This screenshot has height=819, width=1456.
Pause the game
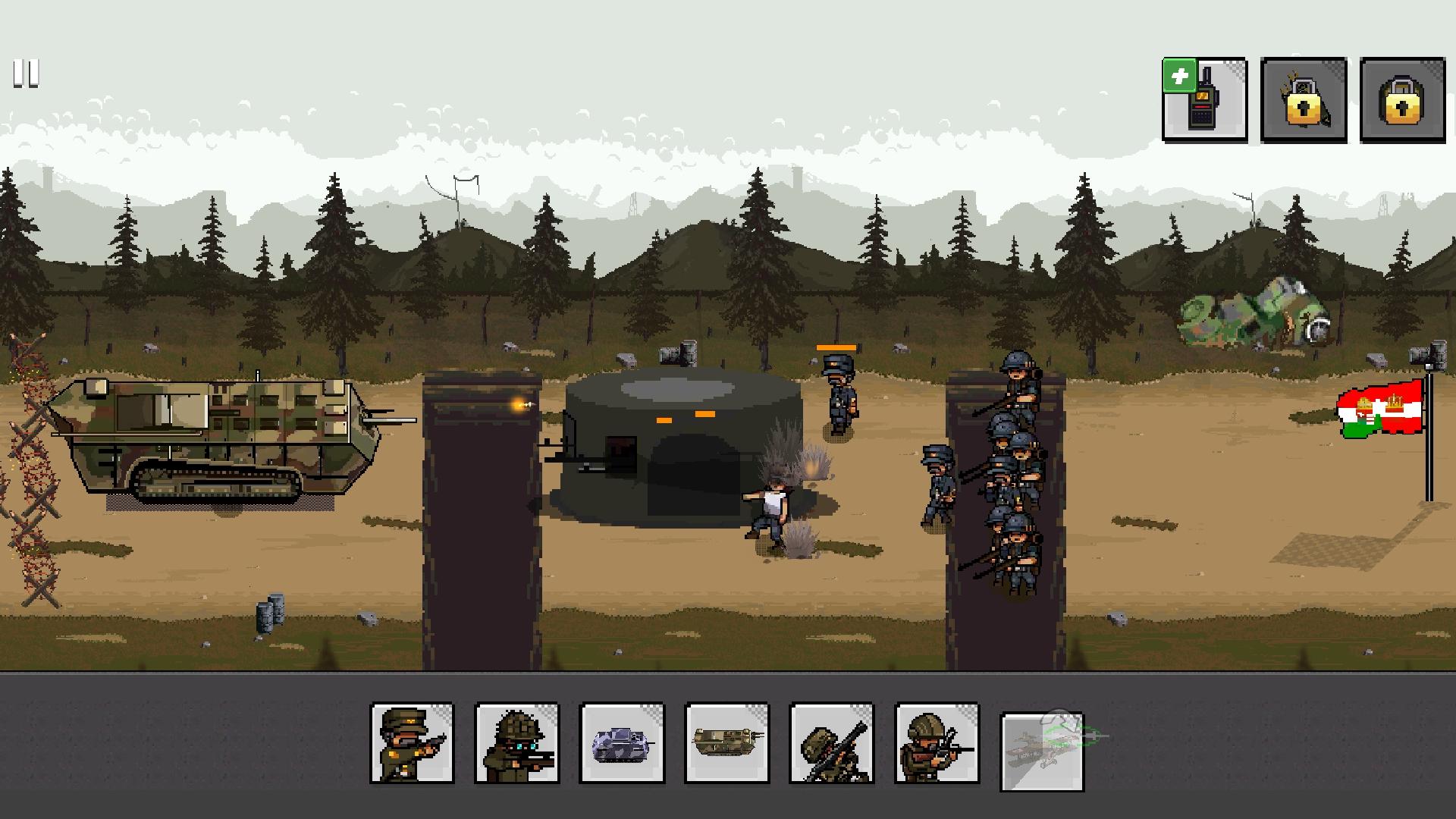point(26,74)
